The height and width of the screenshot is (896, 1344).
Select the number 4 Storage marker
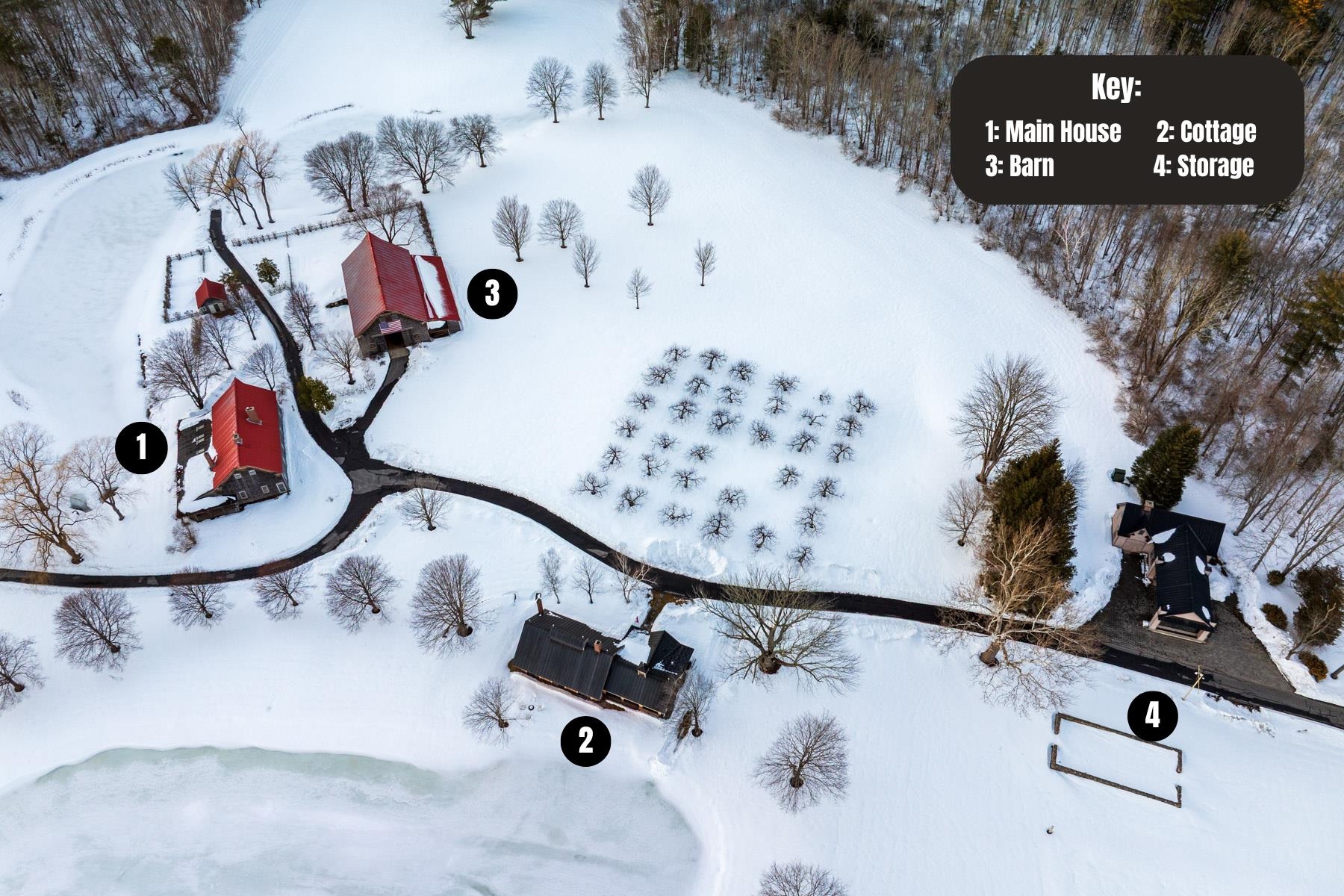1153,716
